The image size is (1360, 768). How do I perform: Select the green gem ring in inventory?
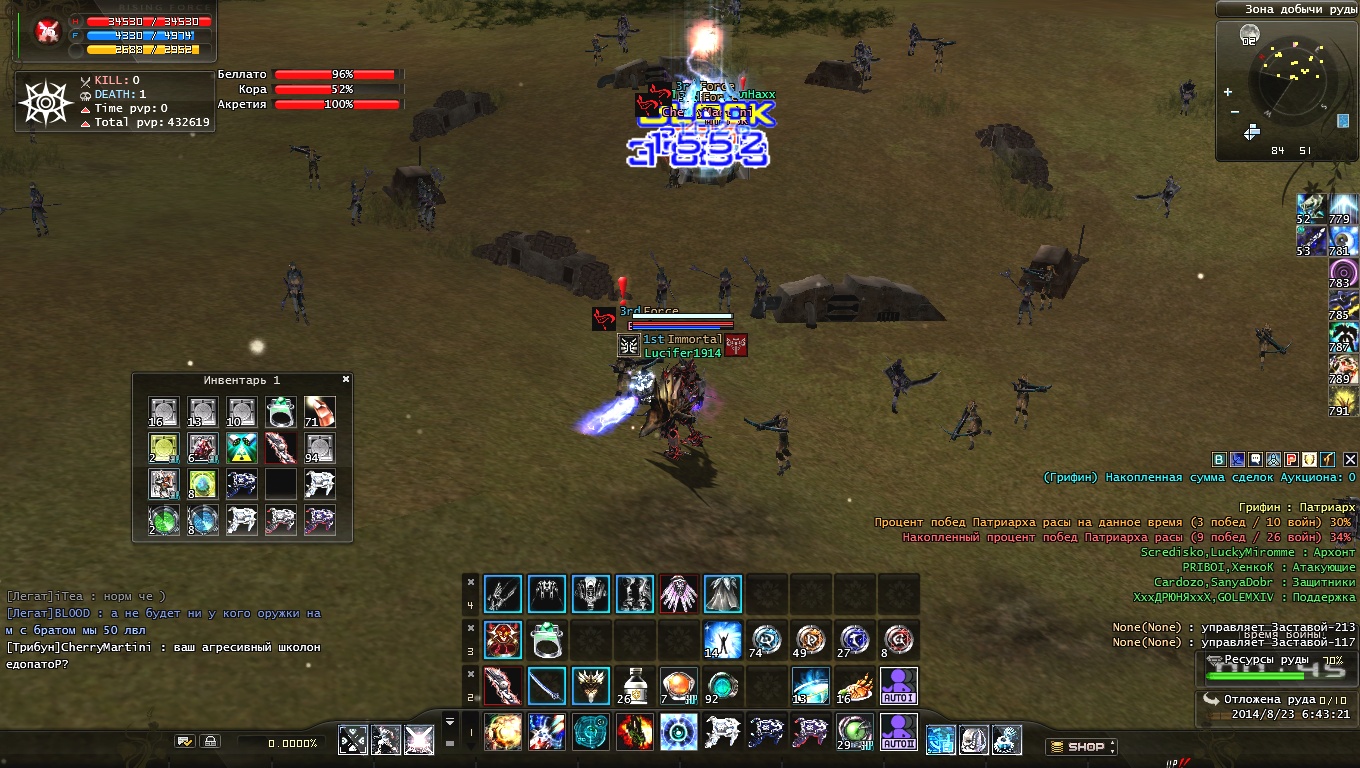click(281, 412)
